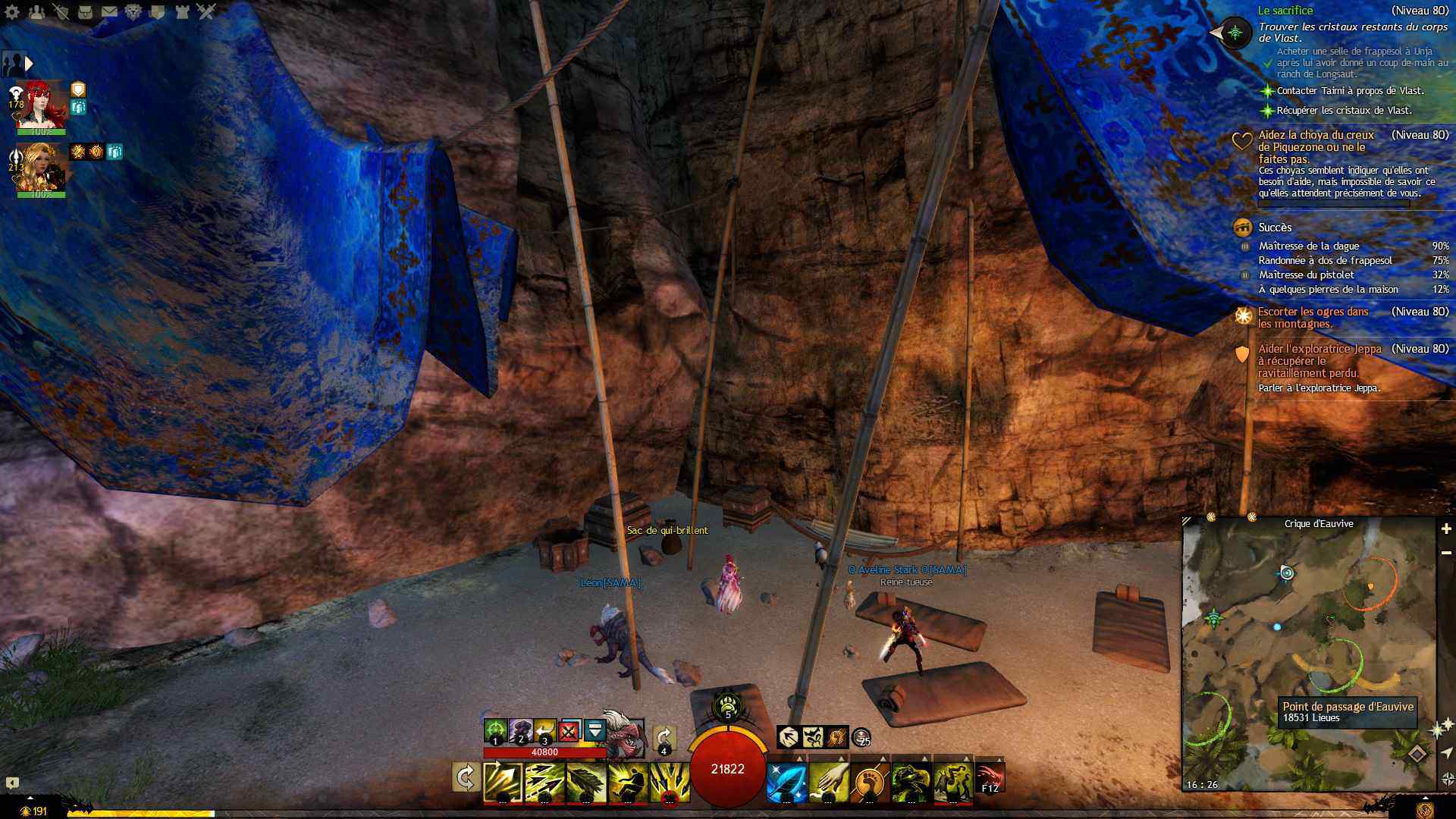Activate the blue feather healing skill
The height and width of the screenshot is (819, 1456).
point(786,783)
